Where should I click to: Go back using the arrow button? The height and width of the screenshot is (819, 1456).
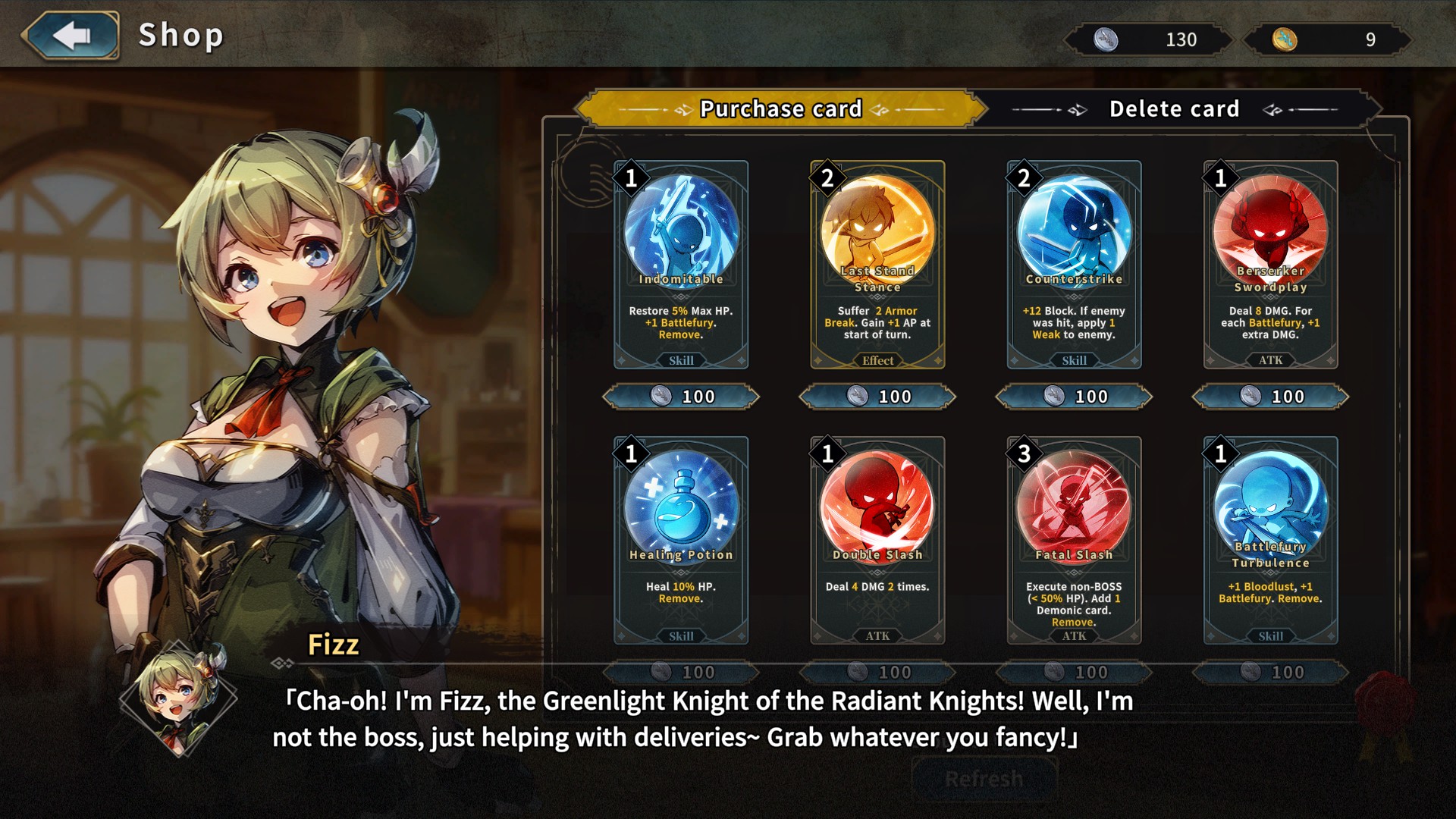tap(71, 36)
